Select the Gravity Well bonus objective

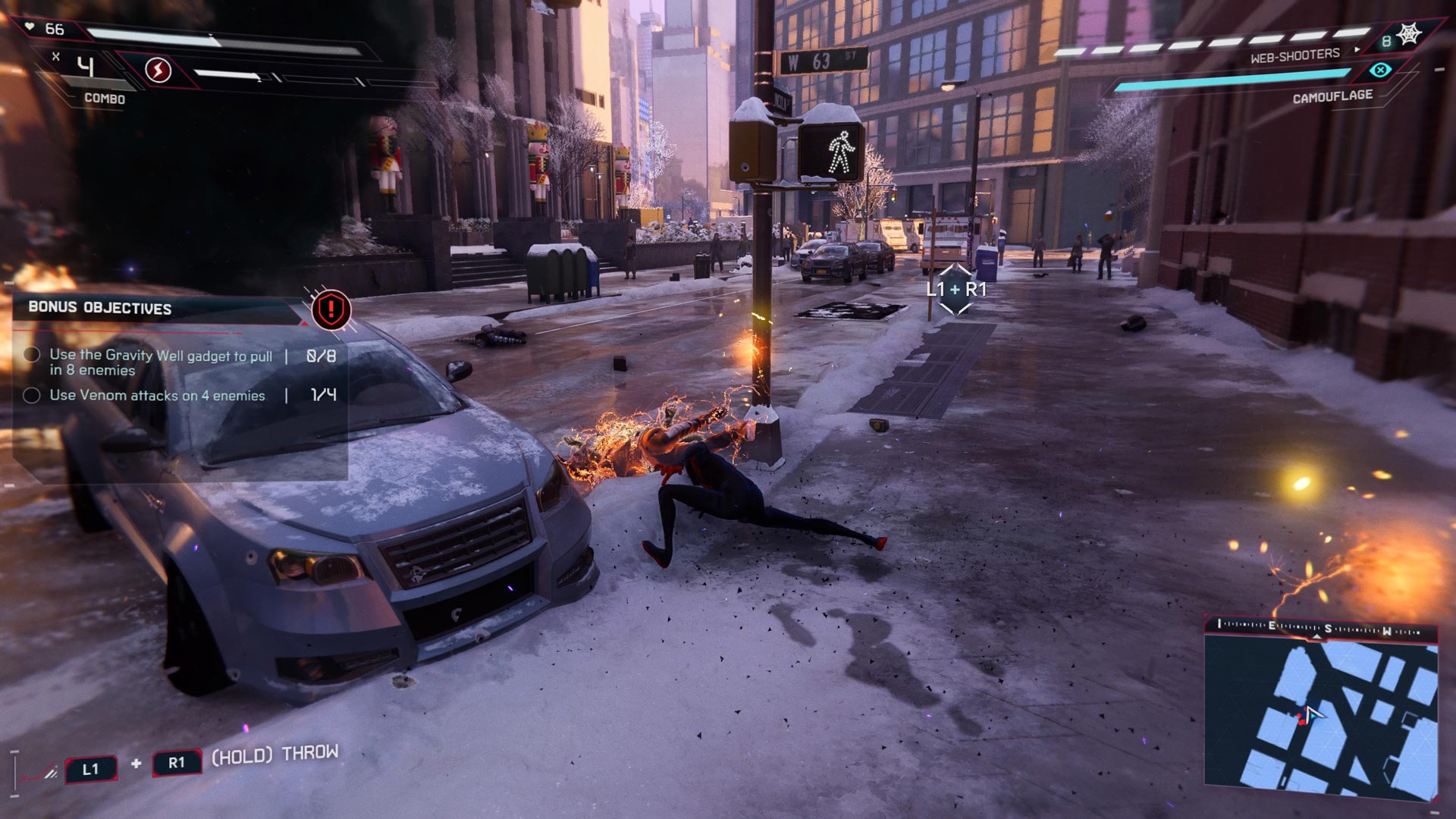pyautogui.click(x=161, y=362)
